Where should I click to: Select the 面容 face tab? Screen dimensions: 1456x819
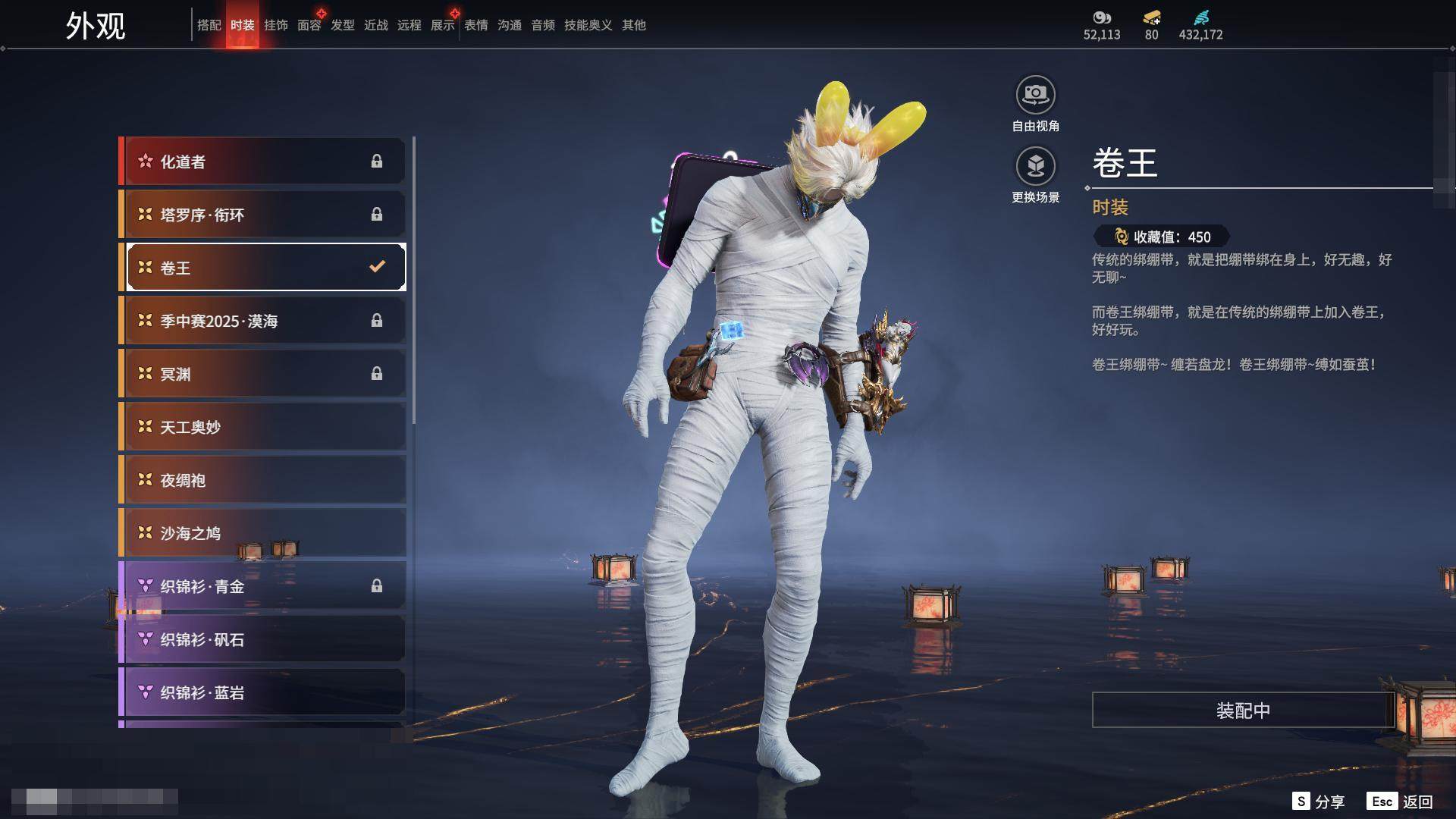[x=309, y=25]
